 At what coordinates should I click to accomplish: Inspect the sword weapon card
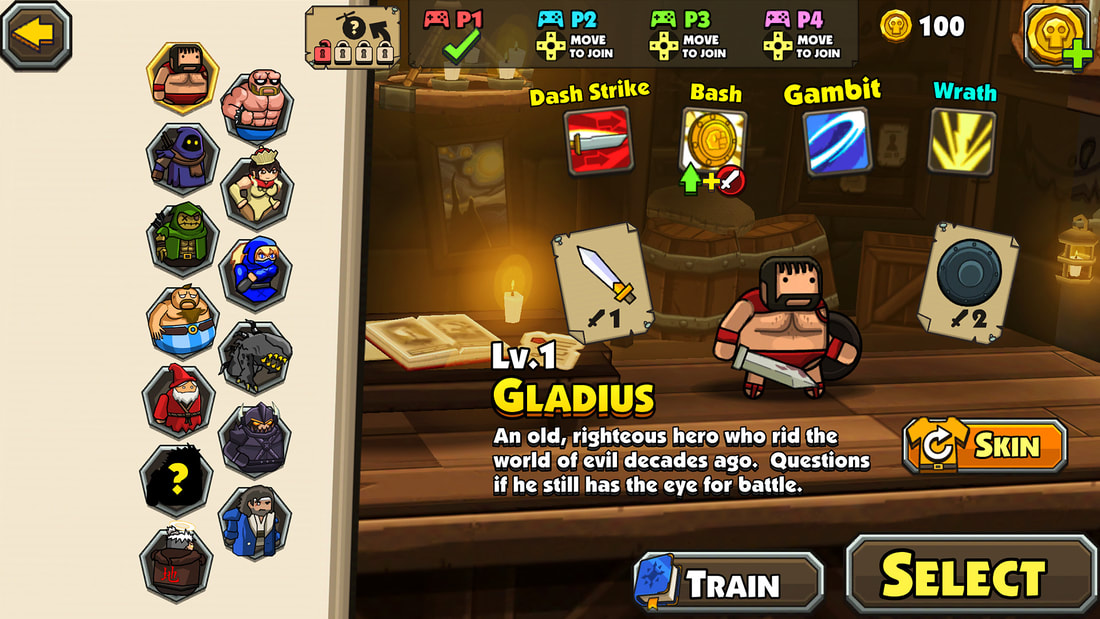603,284
